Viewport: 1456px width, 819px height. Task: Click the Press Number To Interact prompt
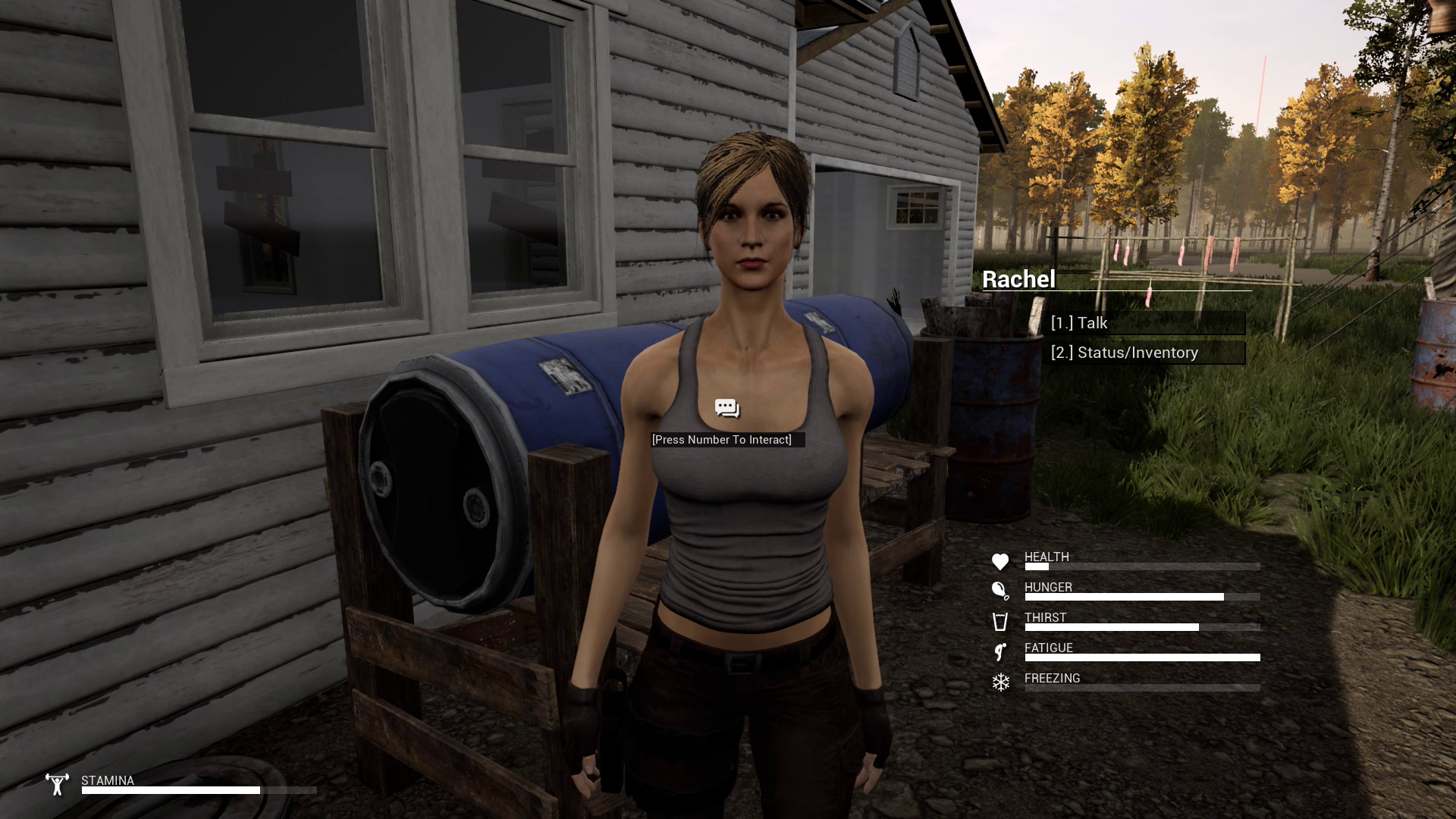point(722,440)
